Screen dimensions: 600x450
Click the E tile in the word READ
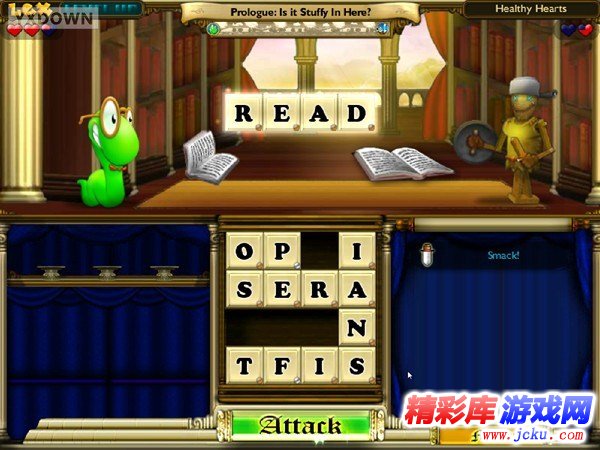pos(282,113)
